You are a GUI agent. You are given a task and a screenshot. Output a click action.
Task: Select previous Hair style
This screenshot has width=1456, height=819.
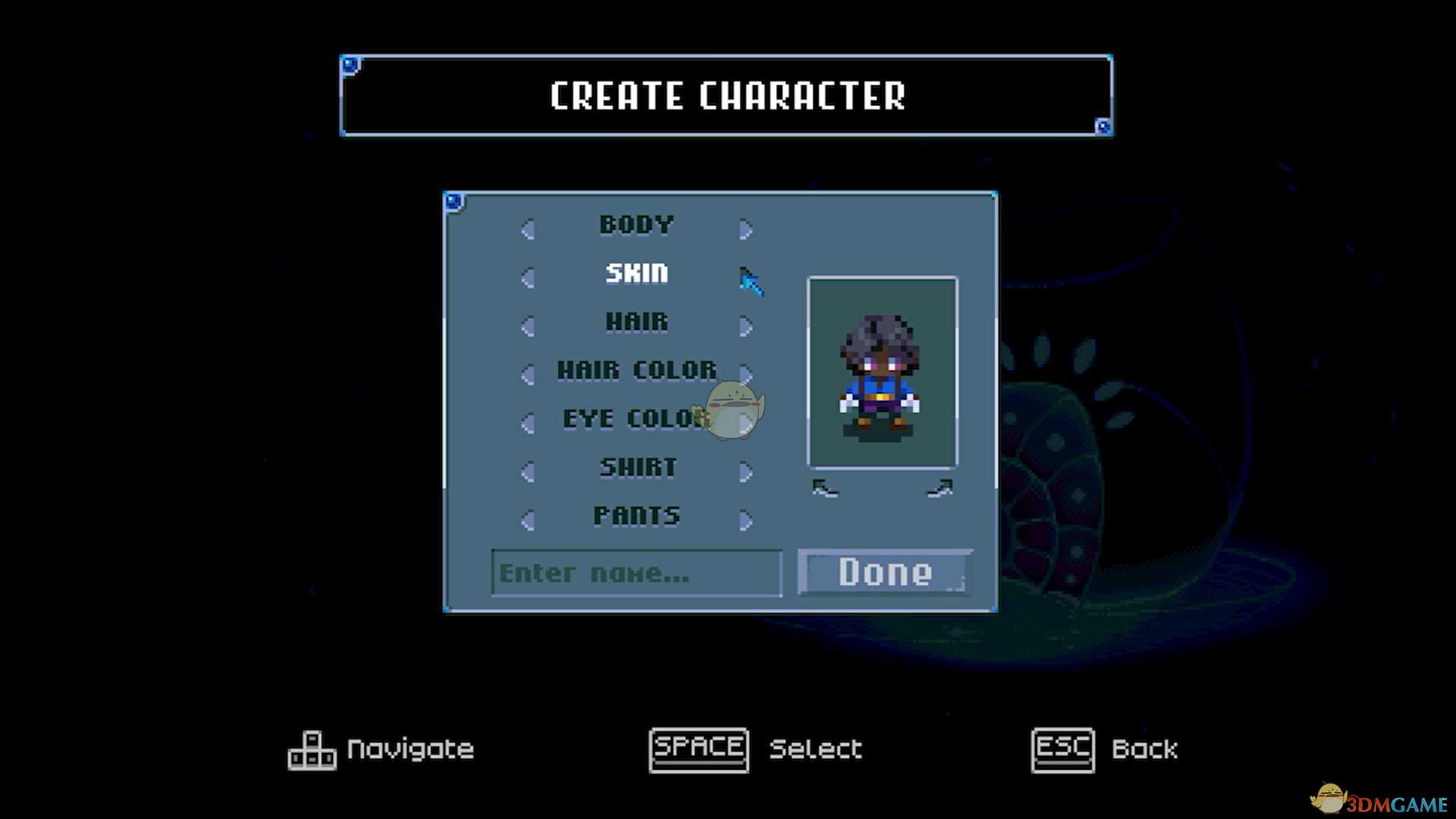pyautogui.click(x=528, y=326)
